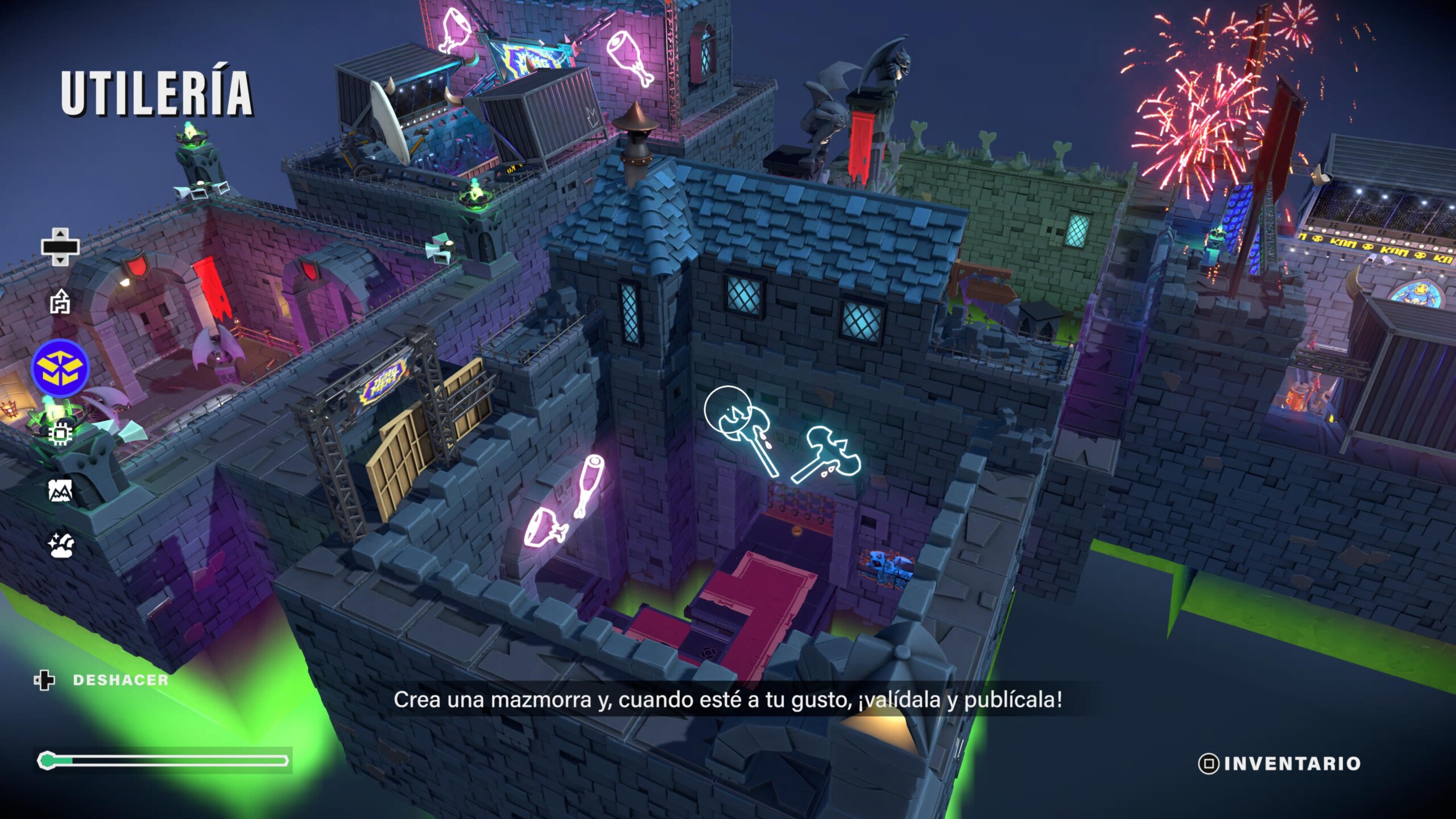Choose the yellow box props category
This screenshot has width=1456, height=819.
[60, 367]
